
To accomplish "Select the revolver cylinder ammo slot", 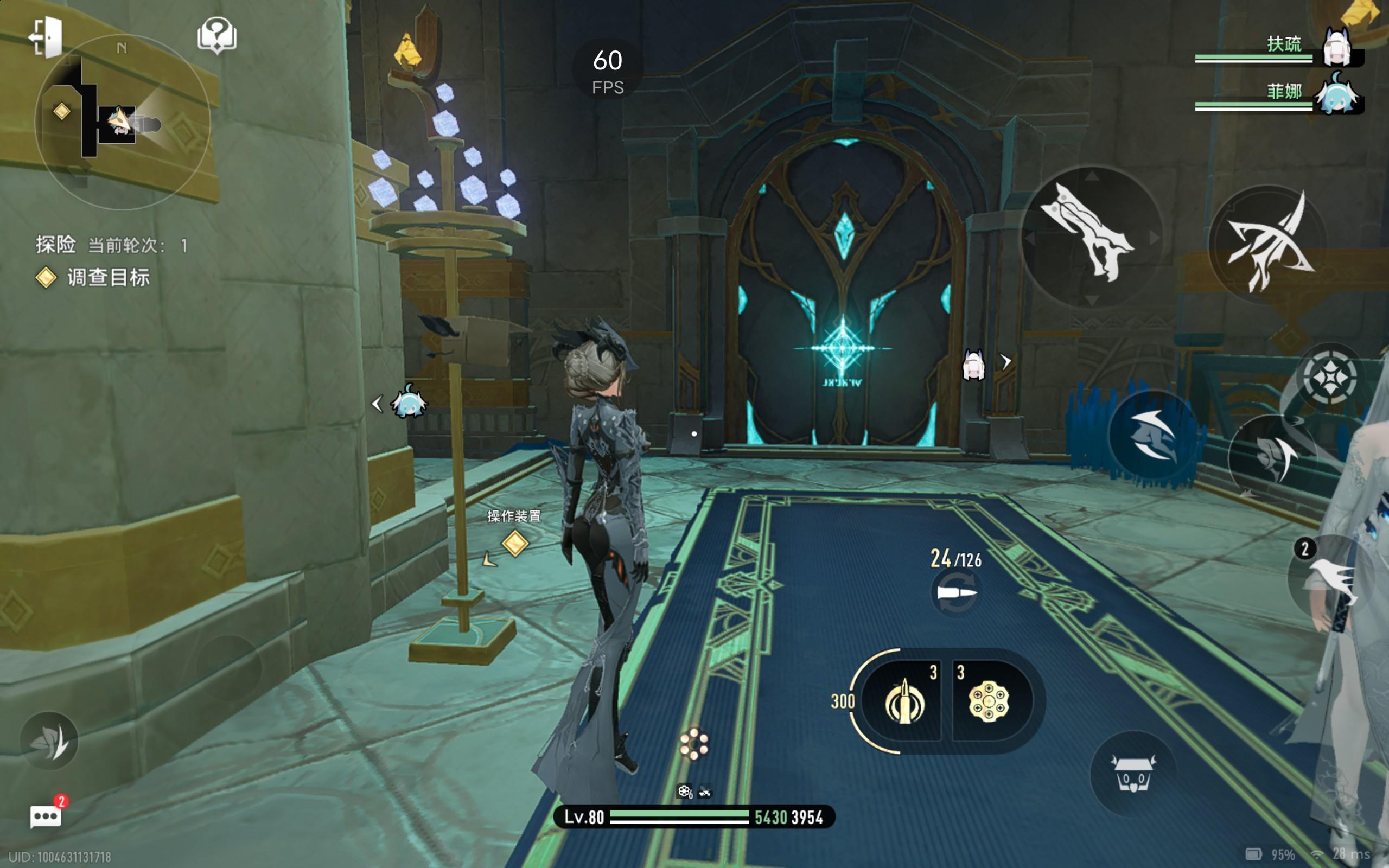I will tap(989, 701).
